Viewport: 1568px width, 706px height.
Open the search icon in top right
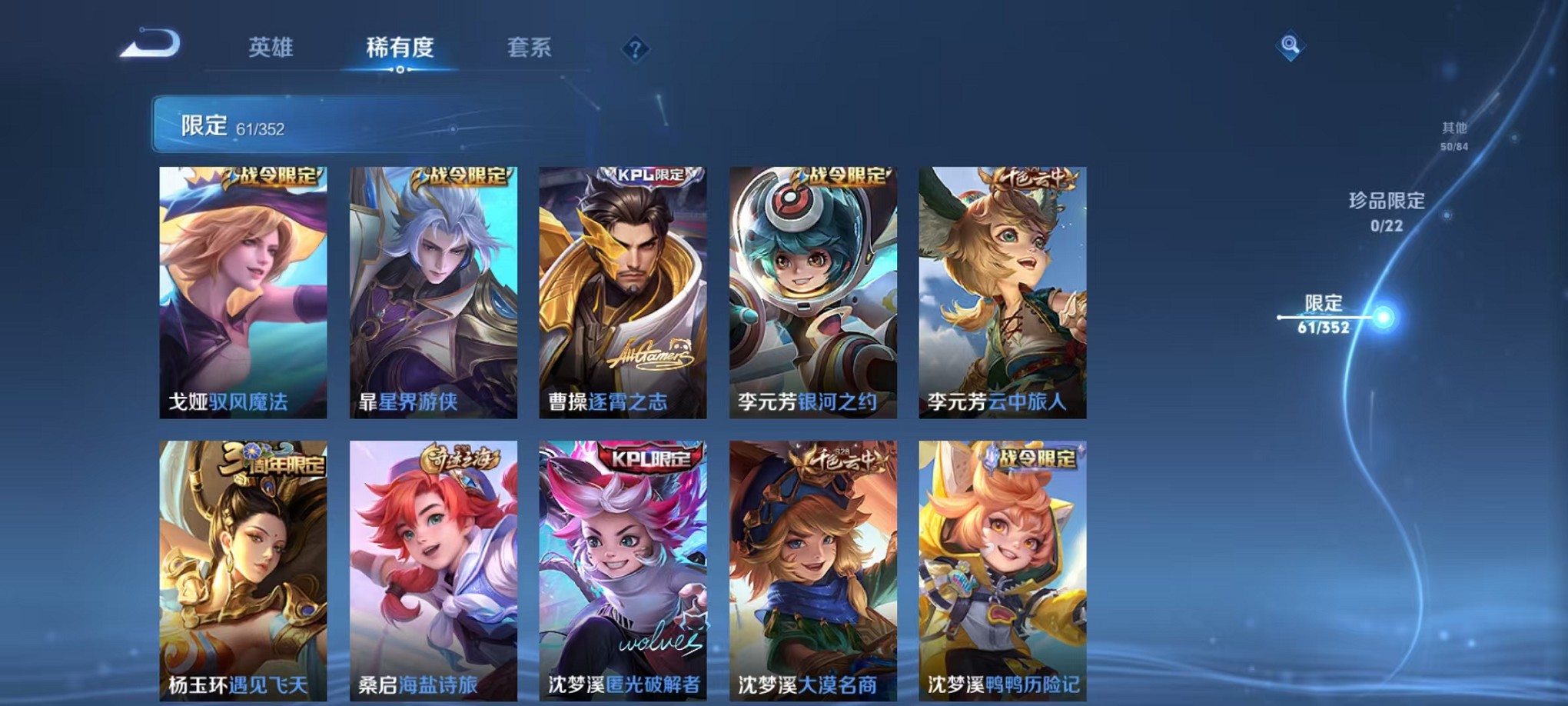coord(1291,46)
